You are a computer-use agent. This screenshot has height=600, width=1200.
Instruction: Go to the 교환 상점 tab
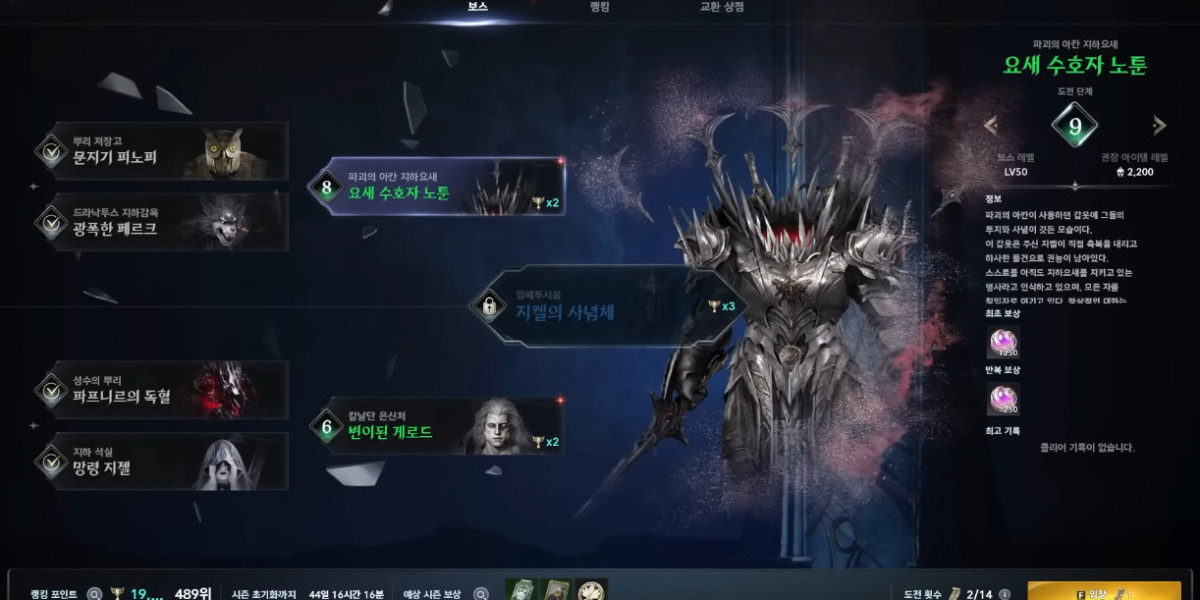(x=721, y=7)
